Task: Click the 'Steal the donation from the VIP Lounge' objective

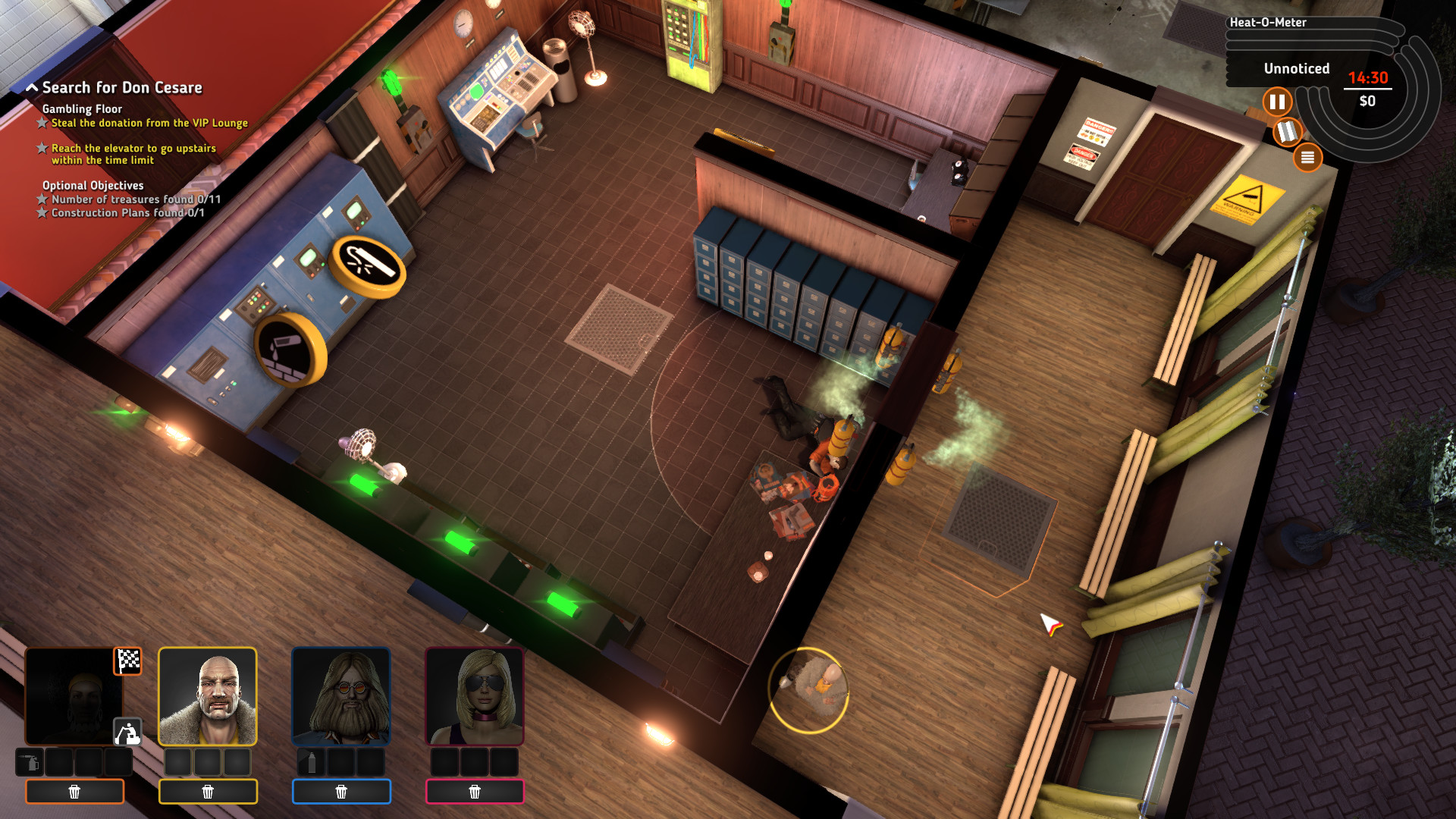Action: (x=149, y=122)
